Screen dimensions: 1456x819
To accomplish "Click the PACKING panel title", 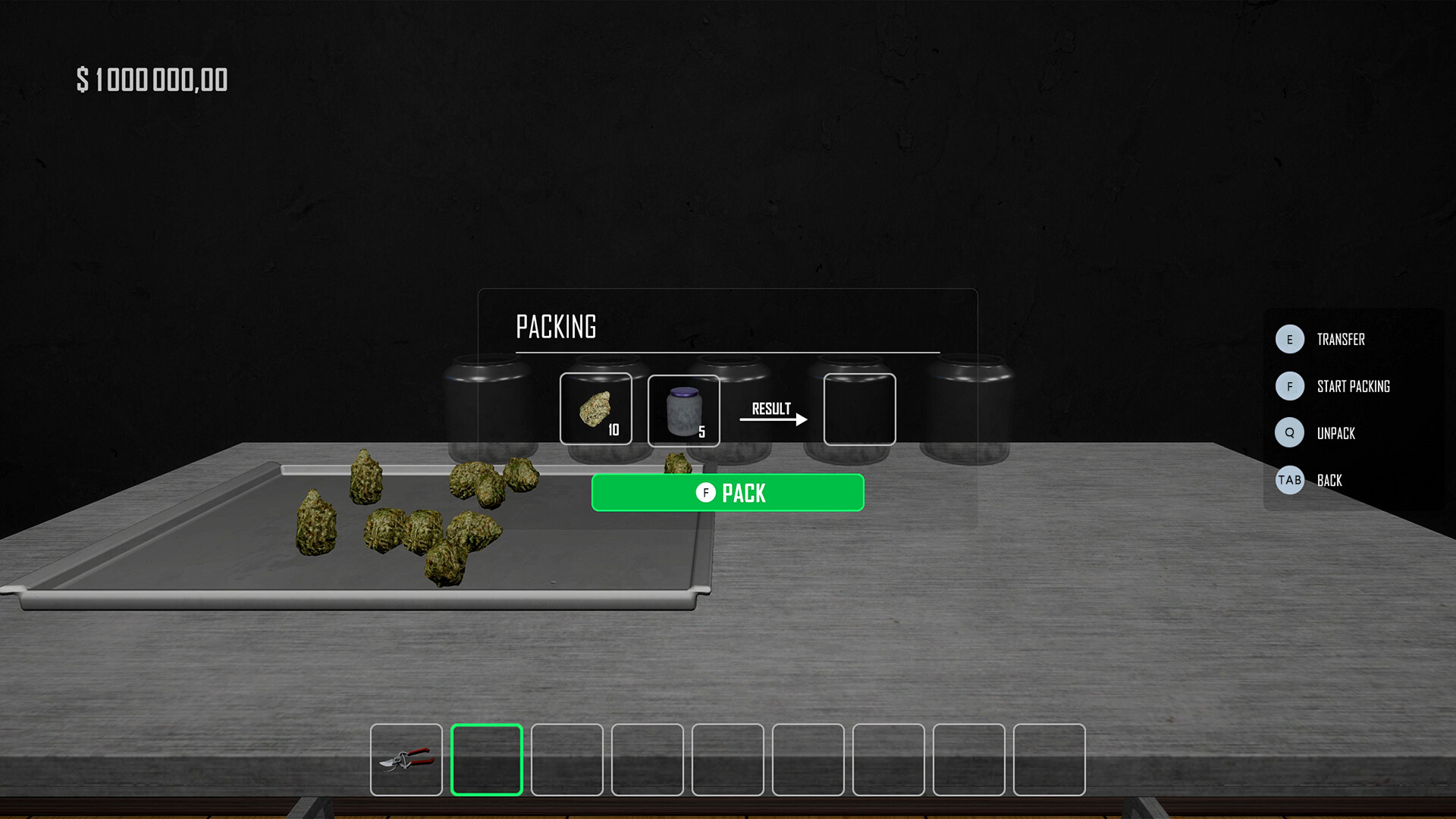I will coord(557,326).
